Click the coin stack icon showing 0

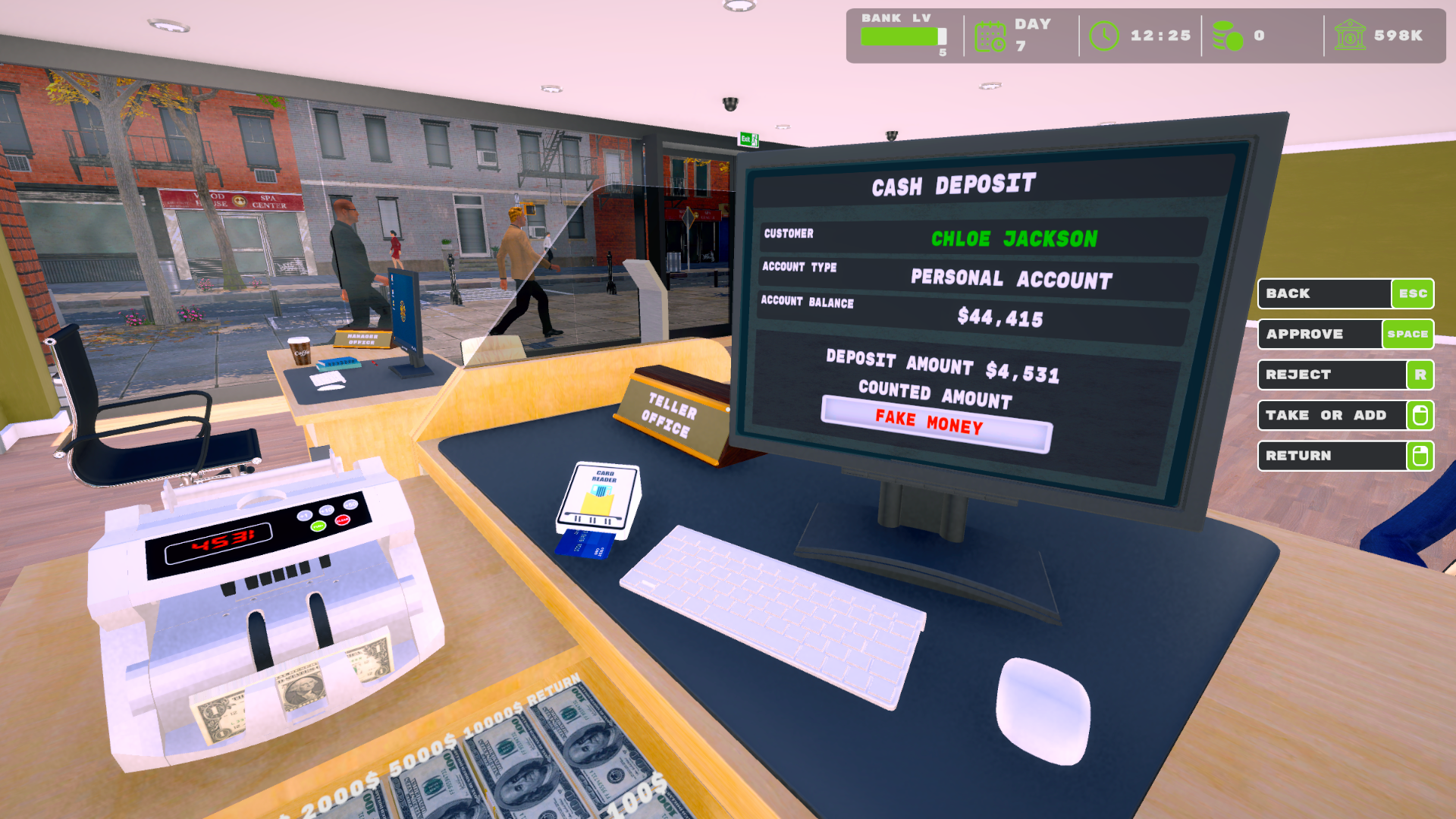point(1228,33)
